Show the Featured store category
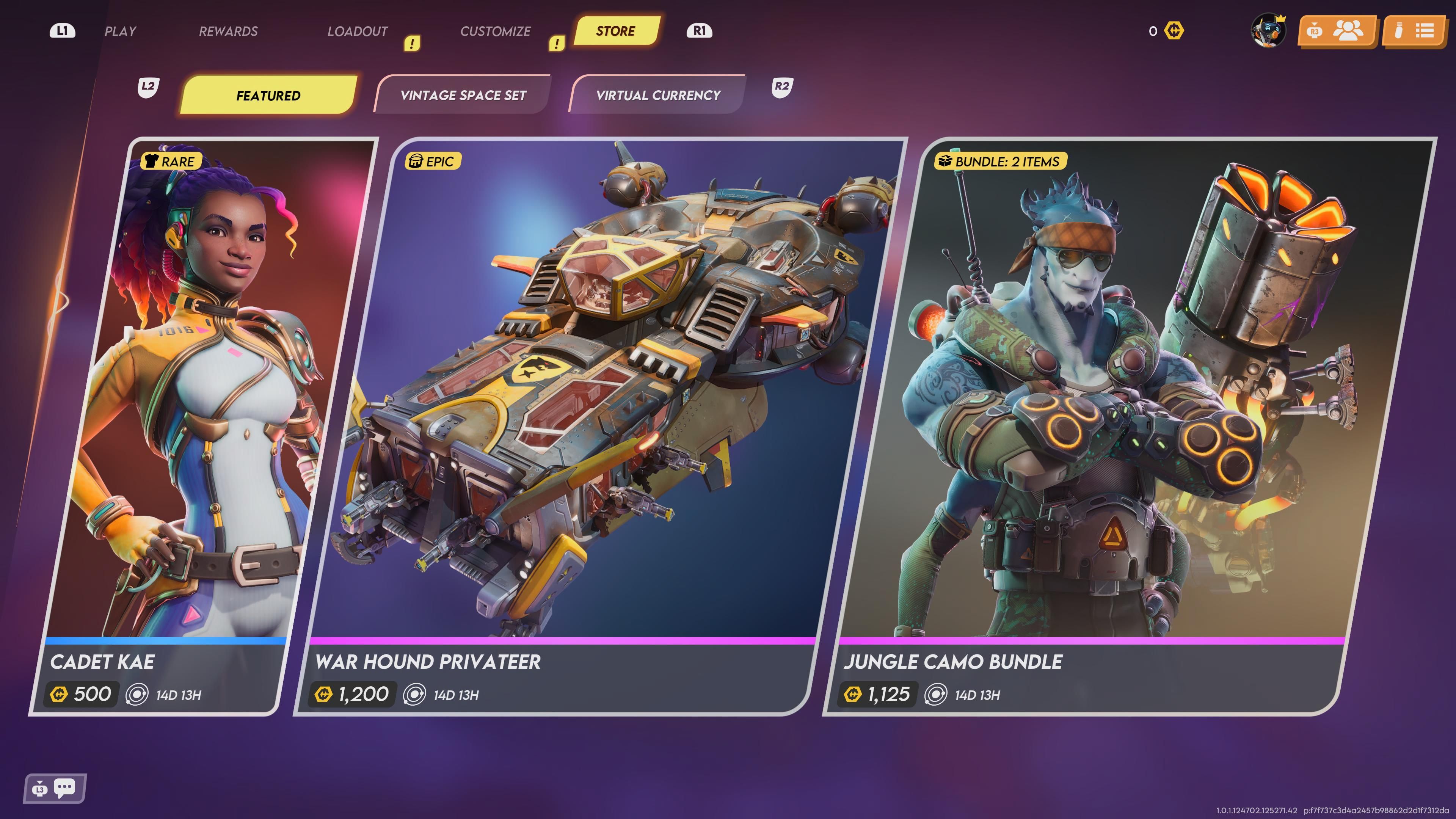Image resolution: width=1456 pixels, height=819 pixels. pyautogui.click(x=268, y=96)
